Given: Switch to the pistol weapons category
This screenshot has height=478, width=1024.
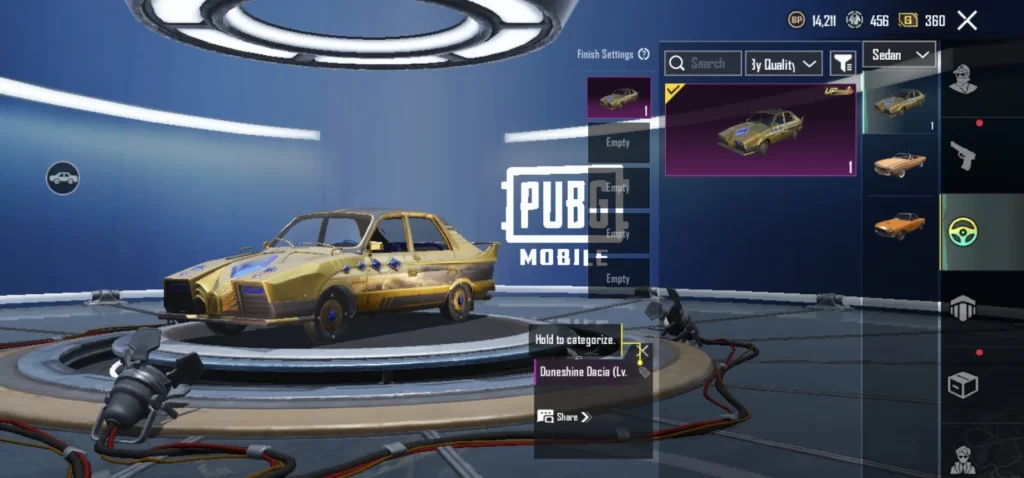Looking at the screenshot, I should (x=962, y=155).
